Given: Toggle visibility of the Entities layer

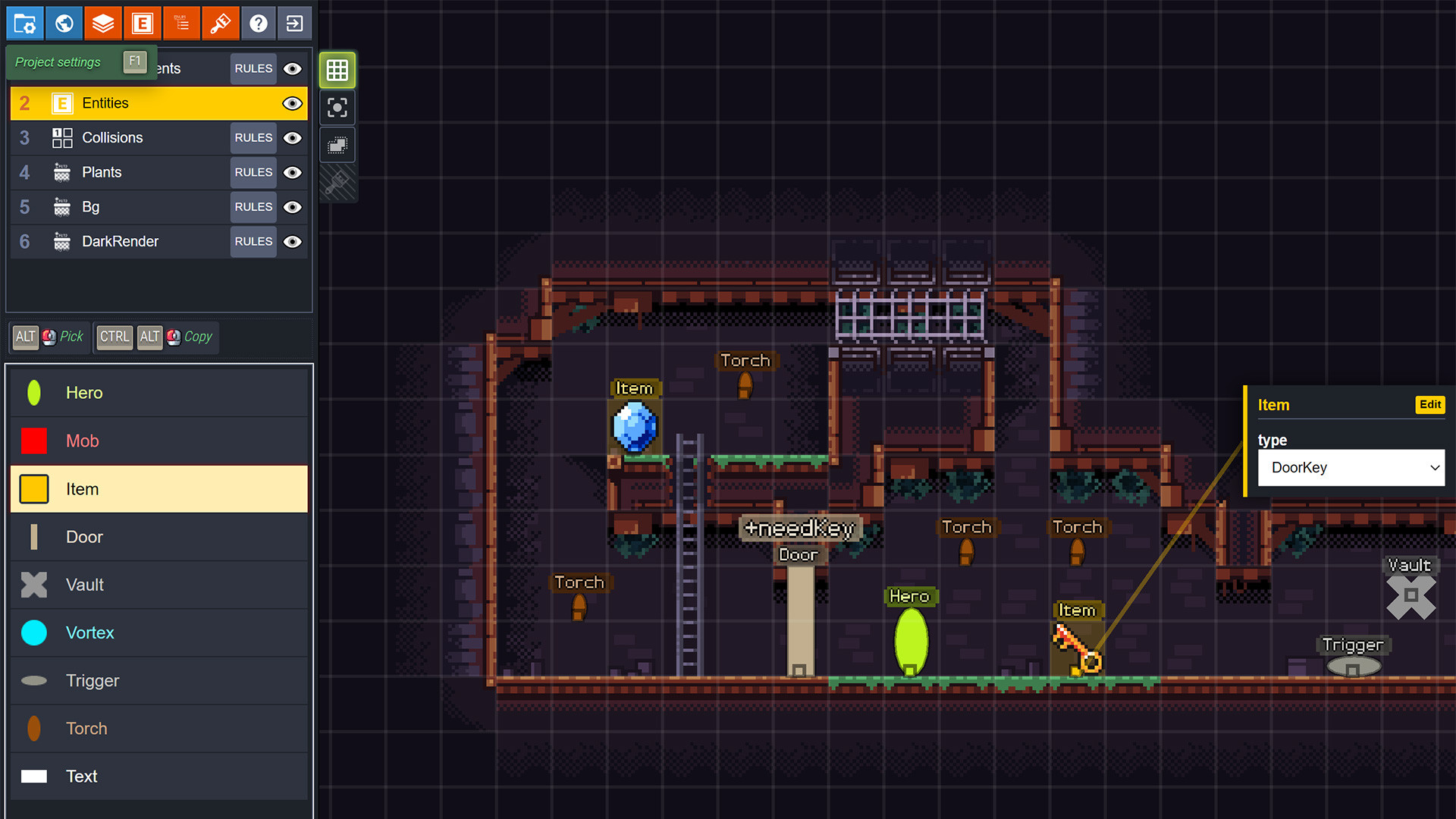Looking at the screenshot, I should tap(292, 104).
